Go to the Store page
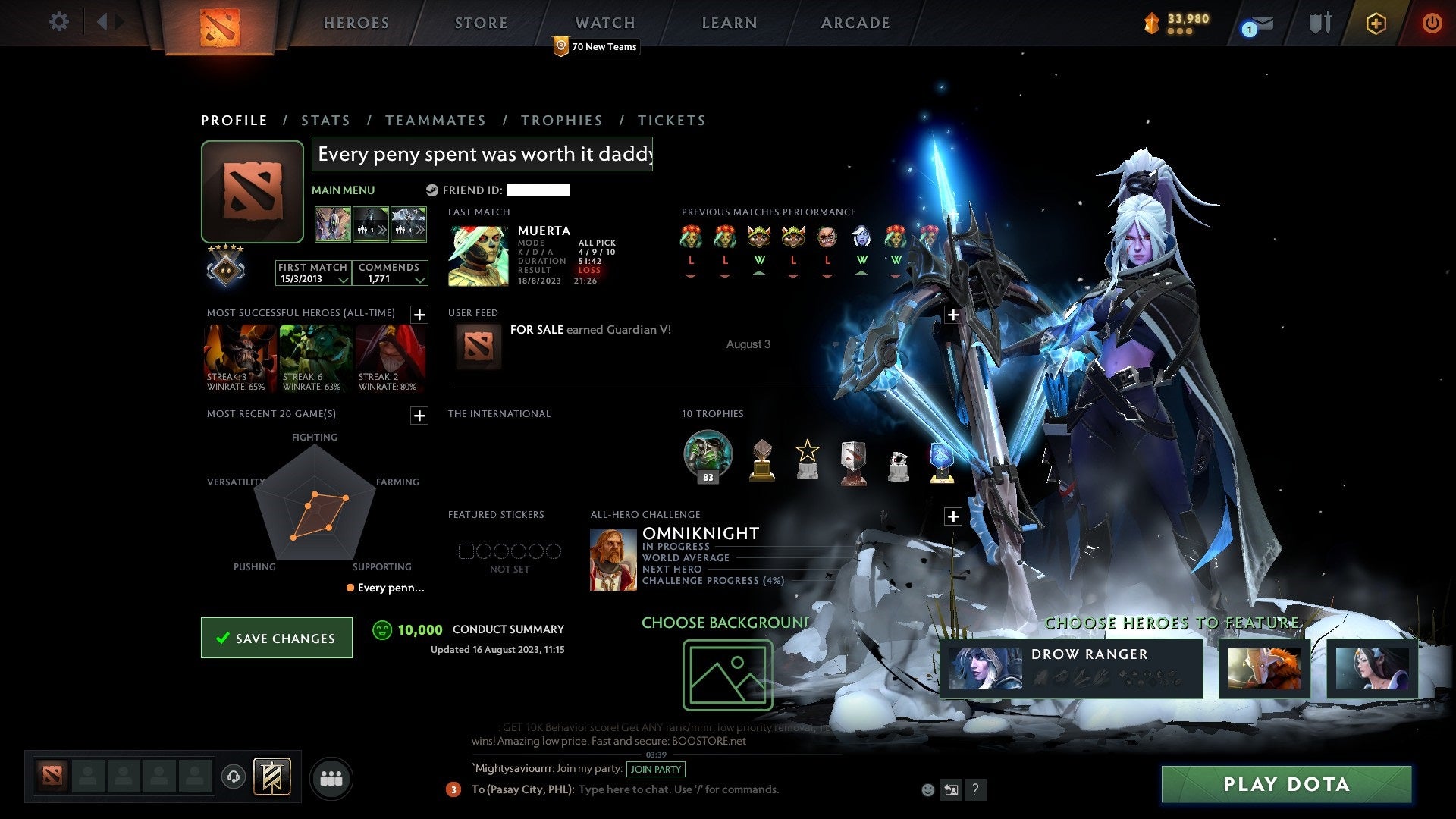Image resolution: width=1456 pixels, height=819 pixels. 481,23
